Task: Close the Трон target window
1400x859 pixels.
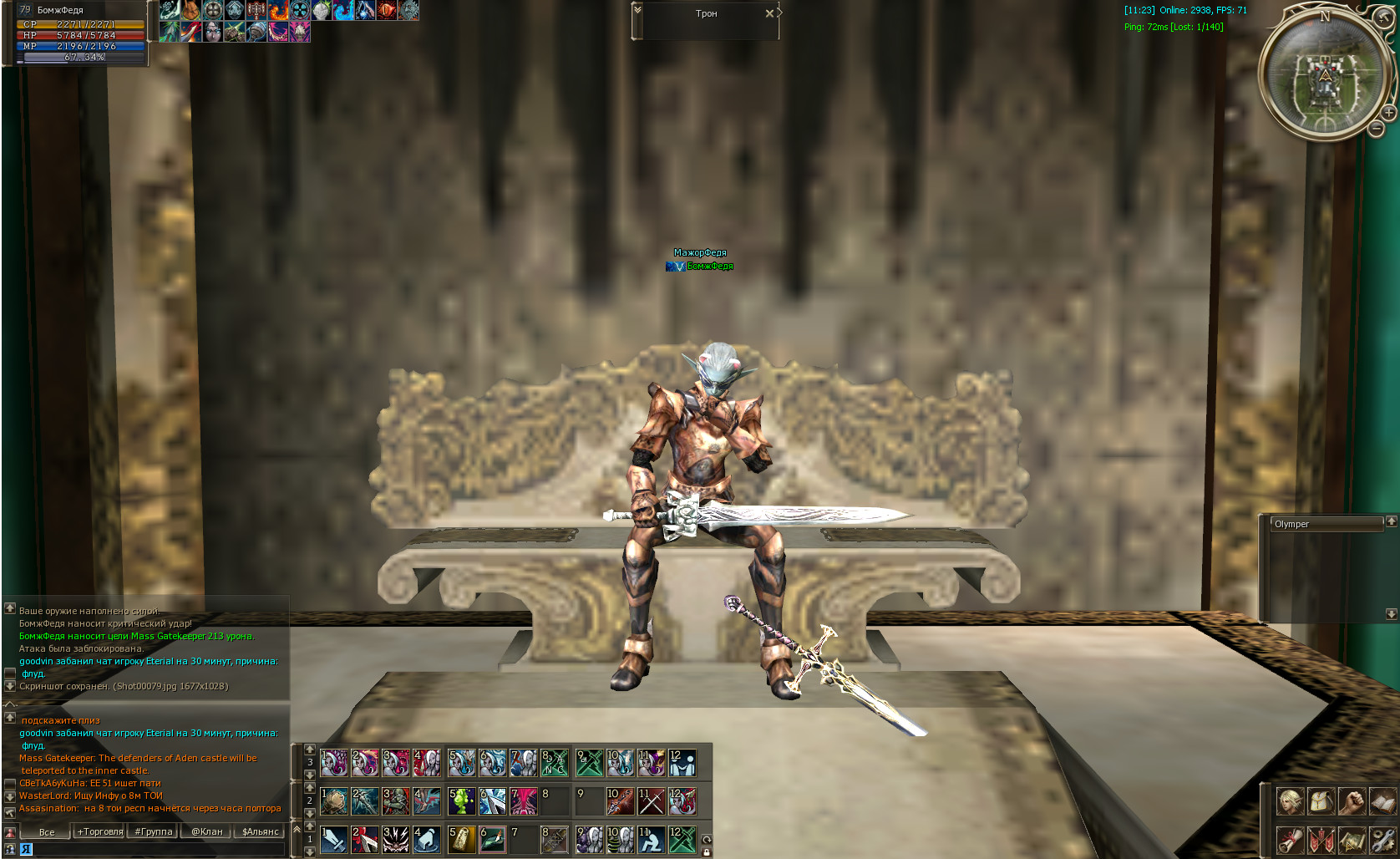Action: click(x=769, y=13)
